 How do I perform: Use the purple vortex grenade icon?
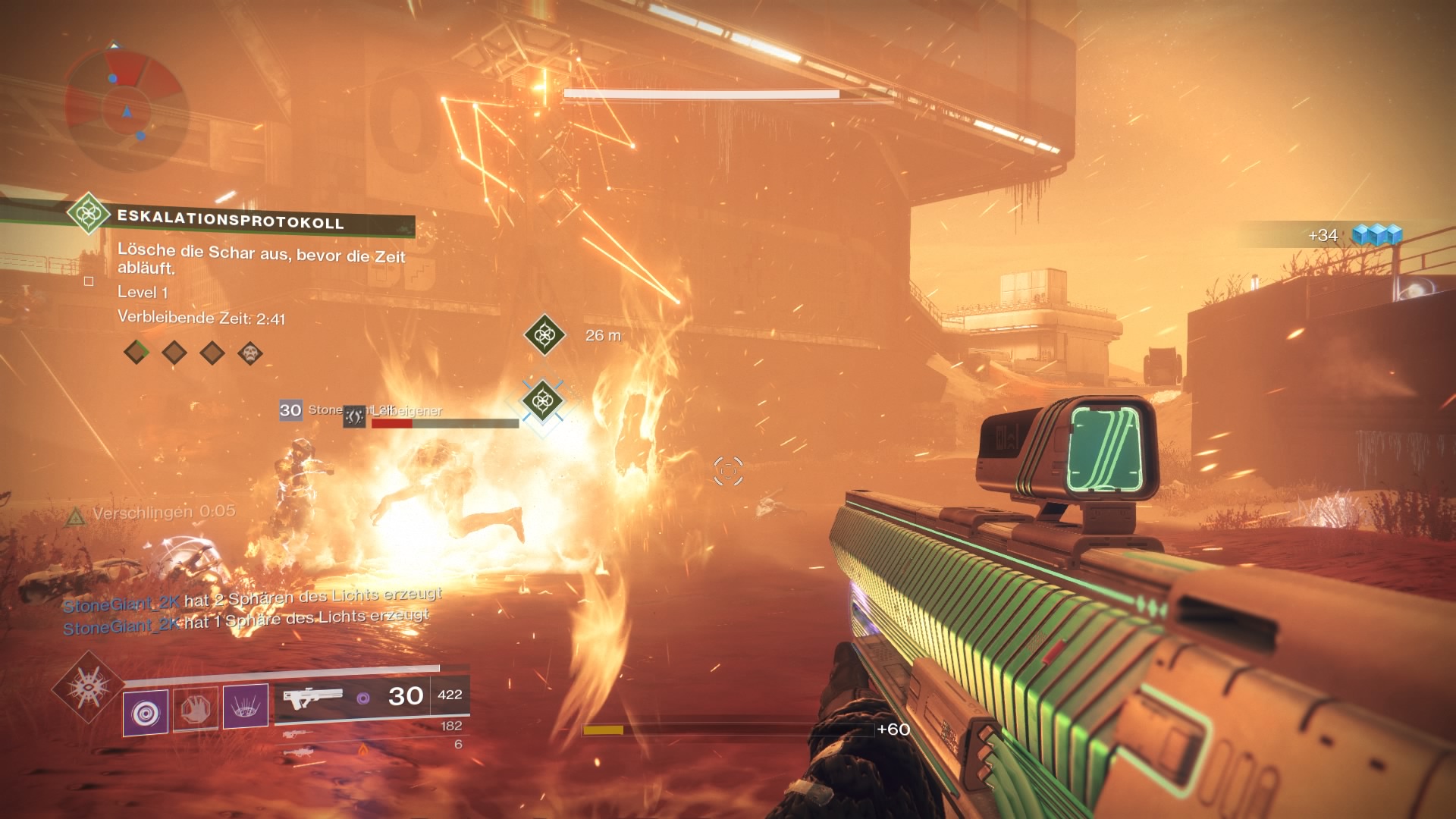[x=146, y=711]
